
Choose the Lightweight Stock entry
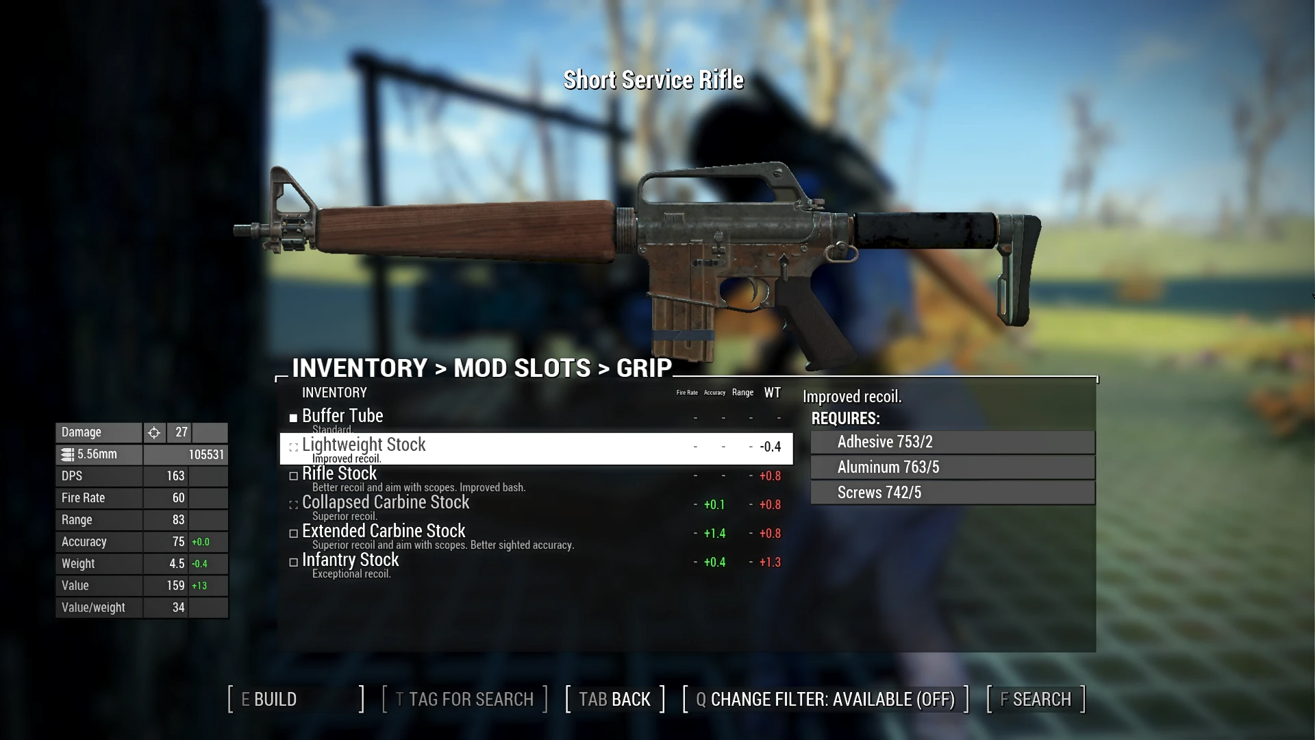[x=364, y=446]
